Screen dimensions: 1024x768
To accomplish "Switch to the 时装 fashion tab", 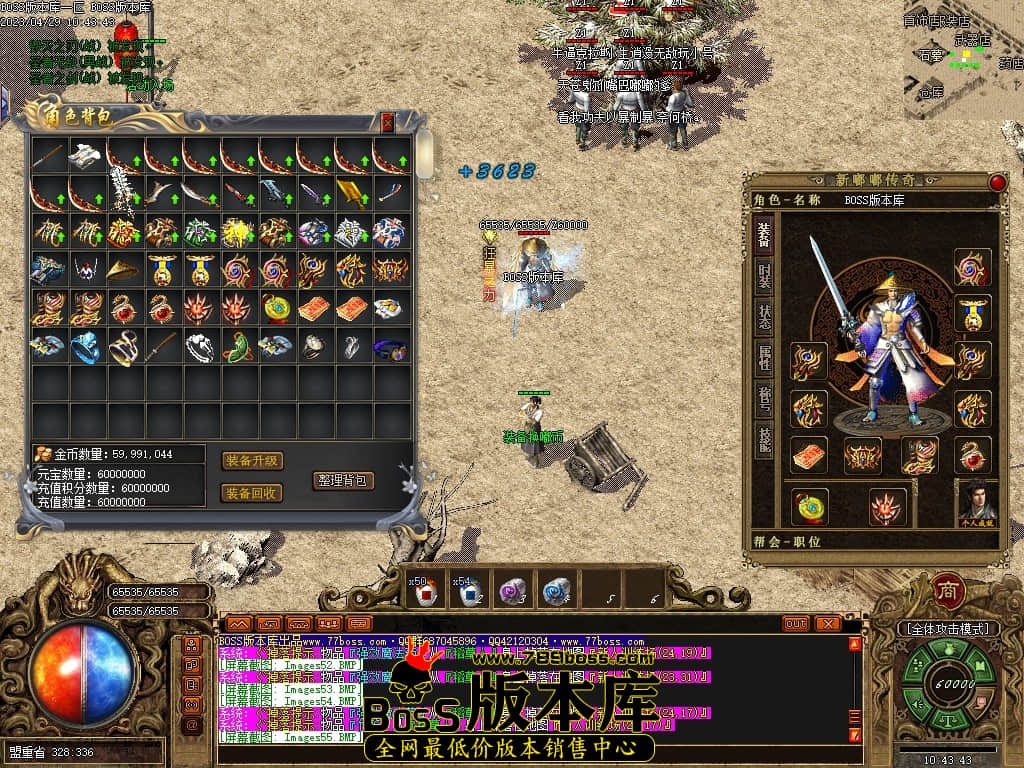I will pos(764,277).
